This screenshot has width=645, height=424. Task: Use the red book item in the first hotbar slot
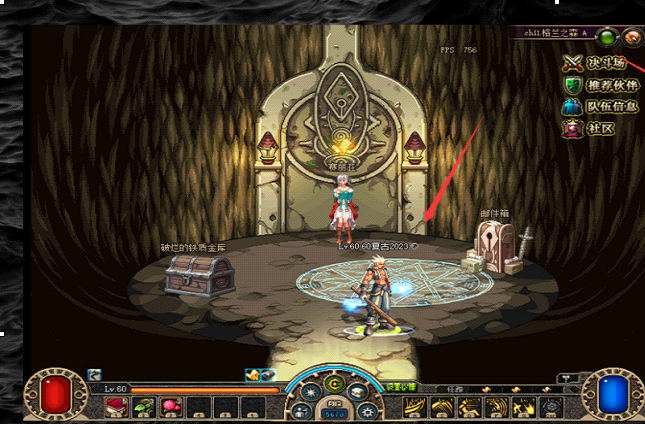(x=116, y=406)
